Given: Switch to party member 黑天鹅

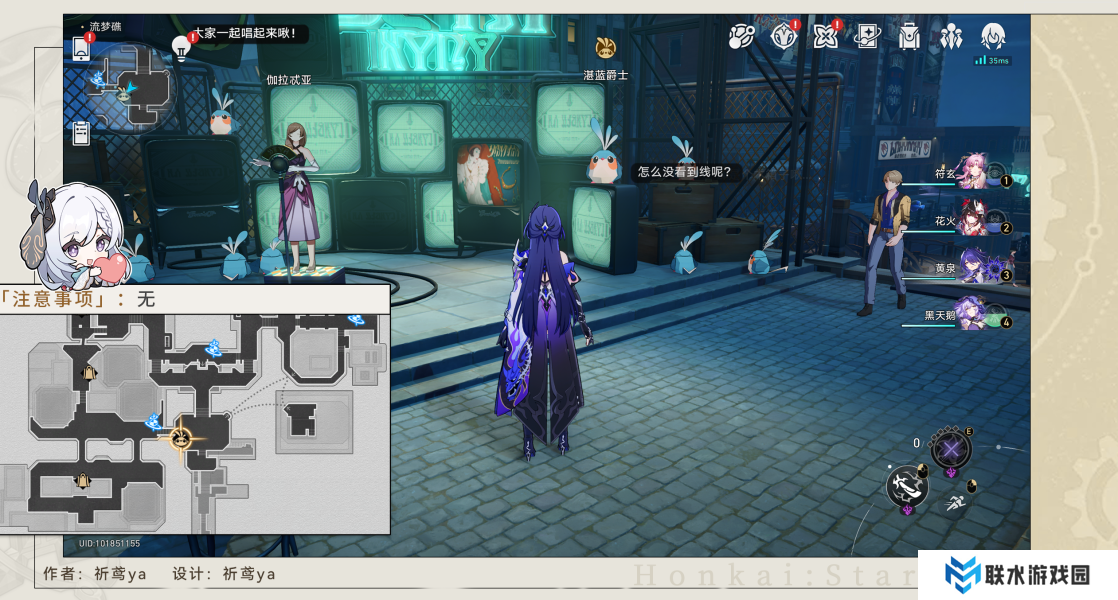Looking at the screenshot, I should [974, 315].
